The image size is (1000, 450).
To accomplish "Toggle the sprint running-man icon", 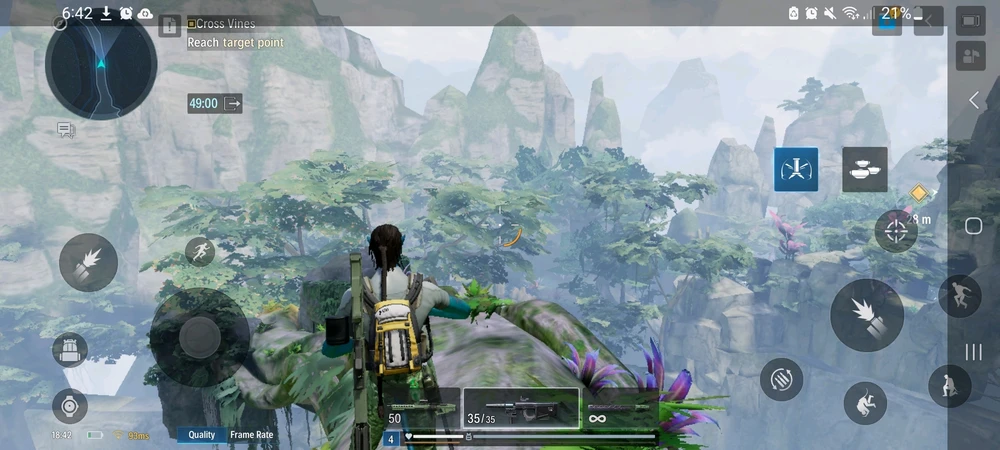I will [199, 251].
